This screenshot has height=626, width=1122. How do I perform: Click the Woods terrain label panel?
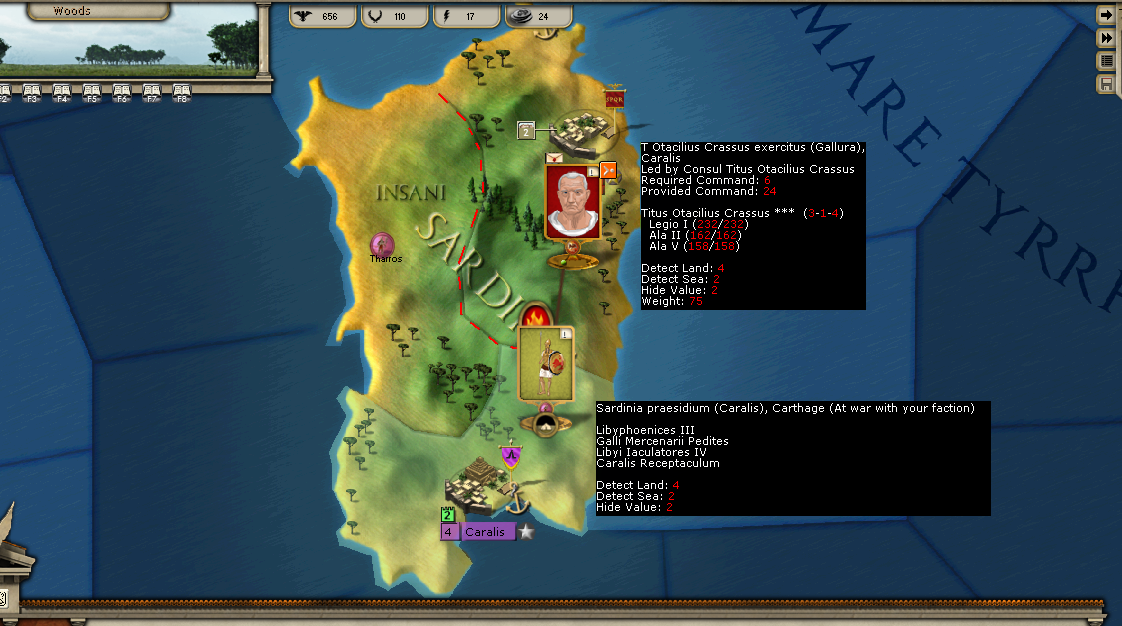(x=72, y=11)
